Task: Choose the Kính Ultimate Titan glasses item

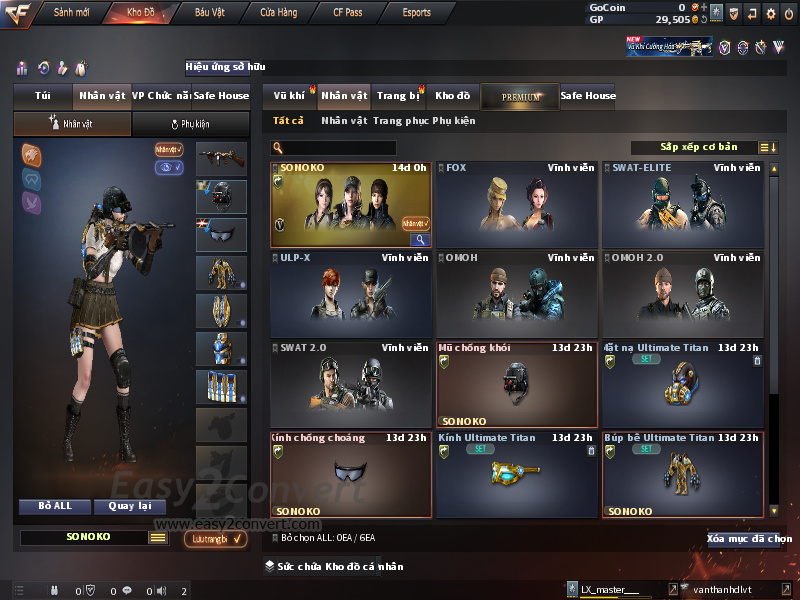Action: 516,475
